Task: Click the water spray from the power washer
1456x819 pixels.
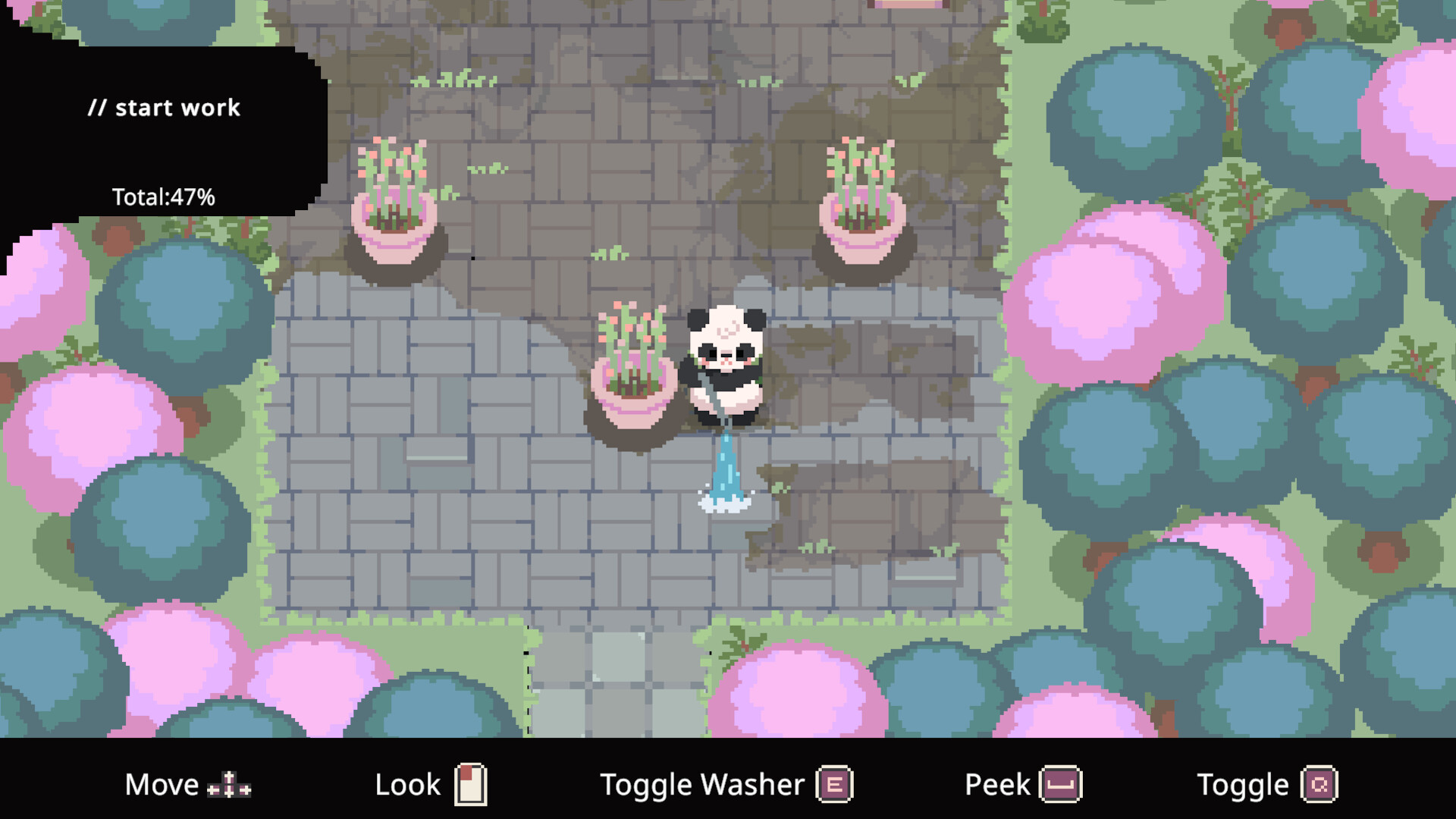Action: click(x=726, y=470)
